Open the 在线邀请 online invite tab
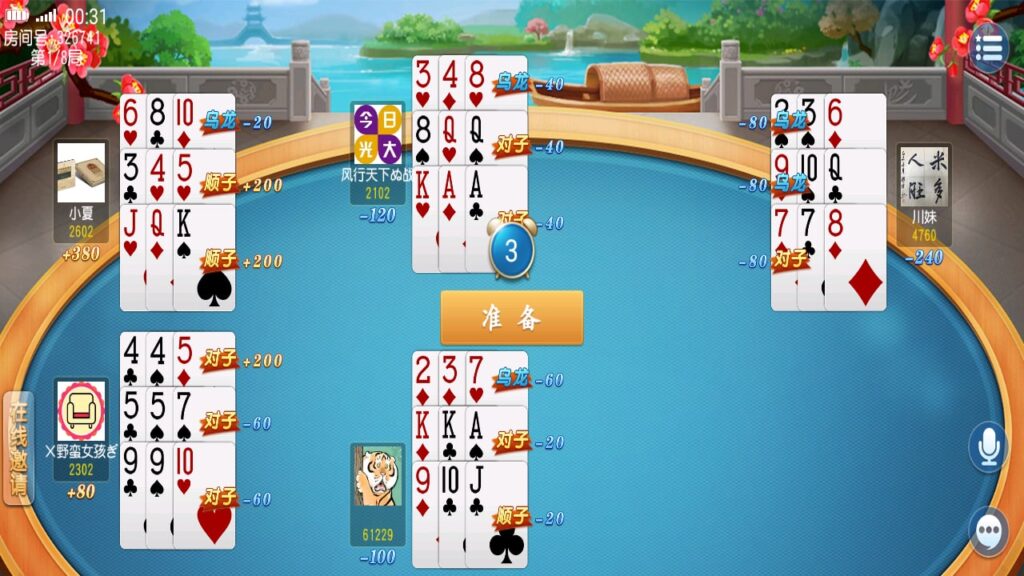 point(18,447)
